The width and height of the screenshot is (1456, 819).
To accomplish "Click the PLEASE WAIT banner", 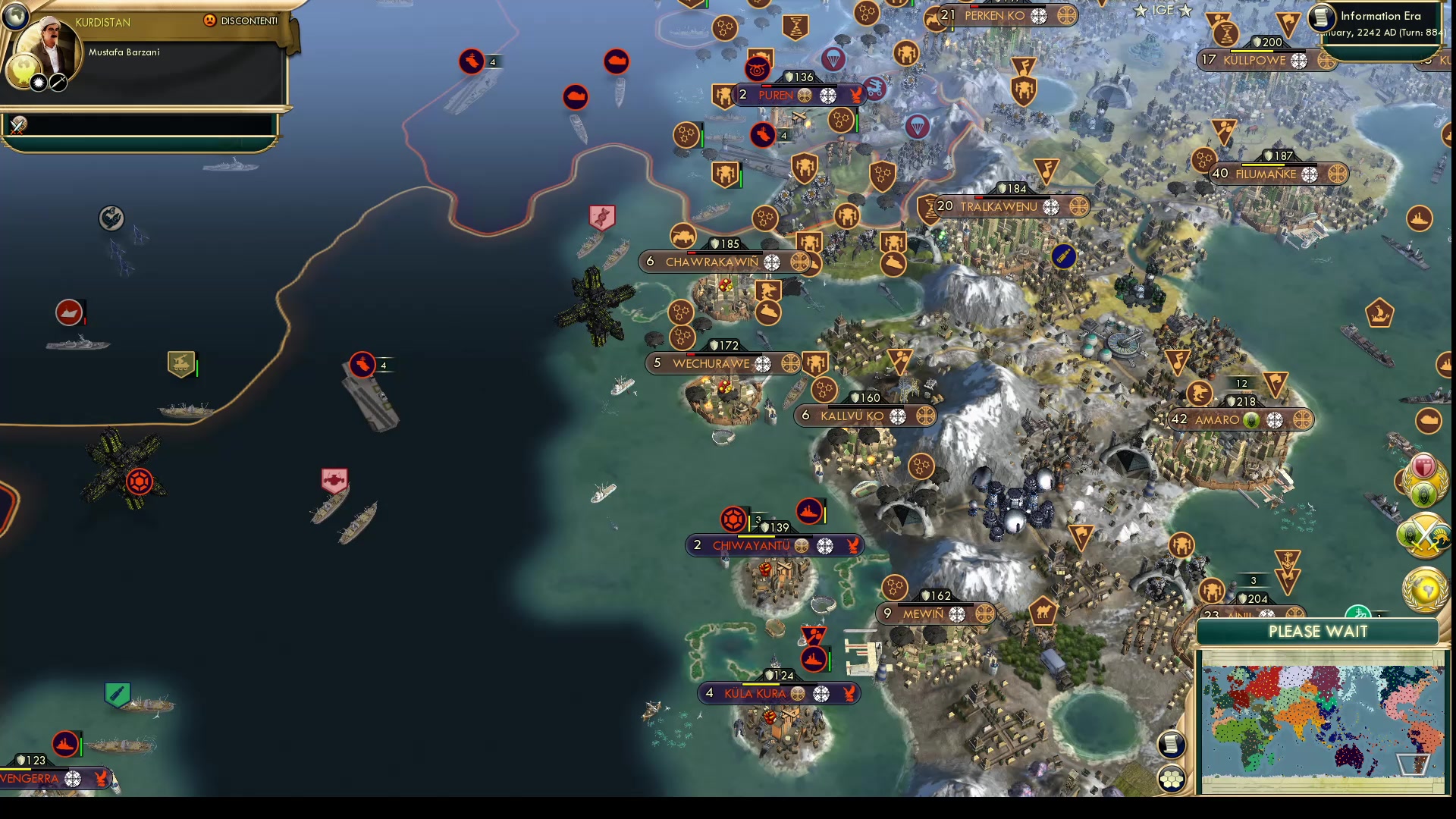I will point(1319,632).
